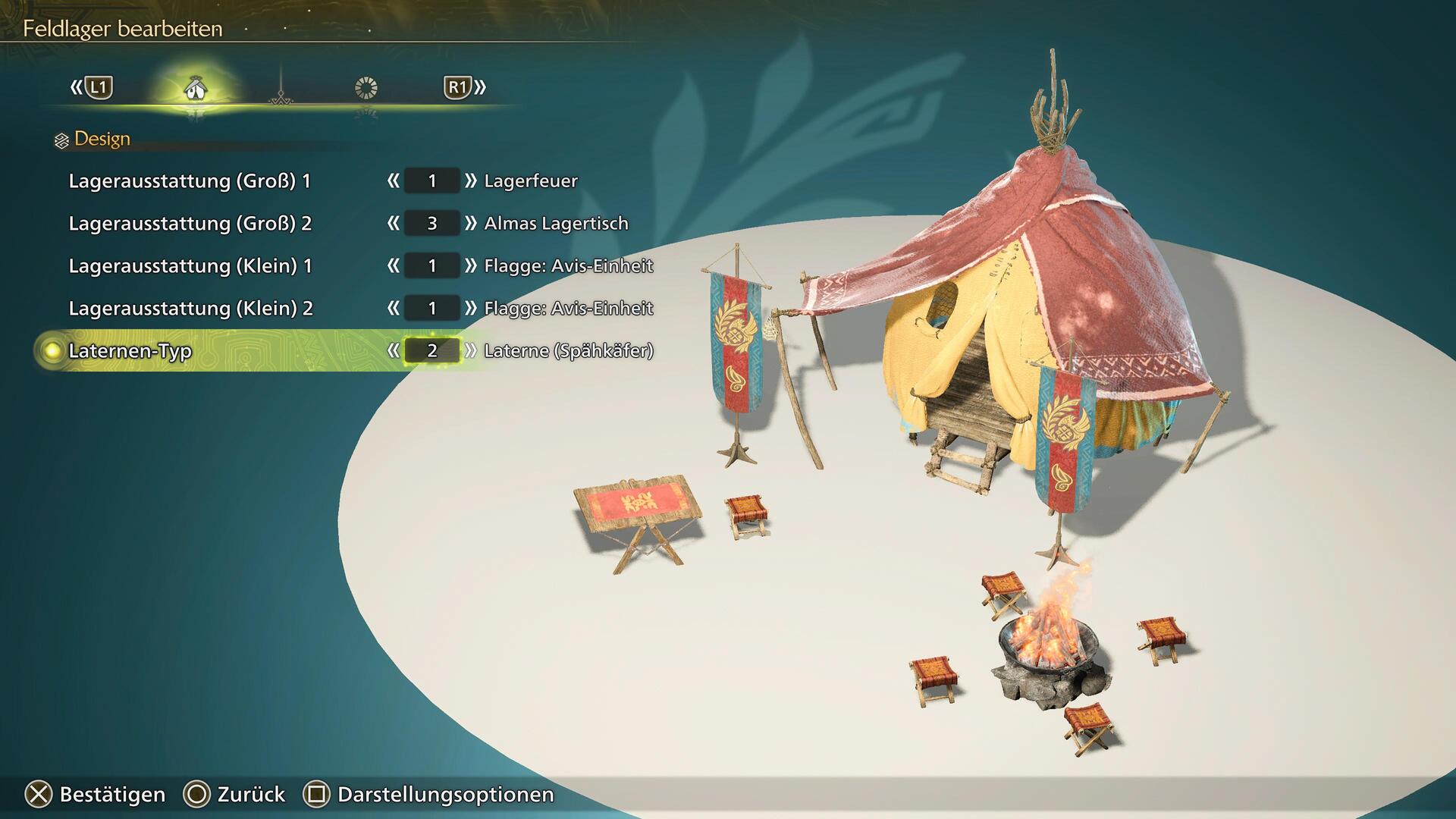Switch to the tent design tab
The image size is (1456, 819).
coord(196,89)
